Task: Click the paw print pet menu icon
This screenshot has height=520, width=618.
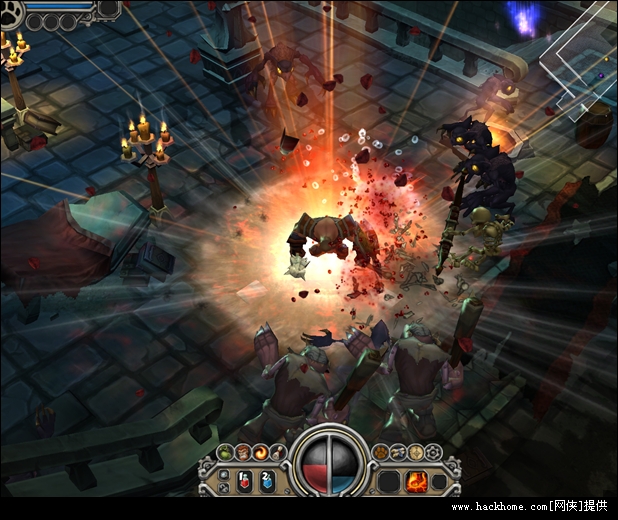Action: [x=381, y=453]
